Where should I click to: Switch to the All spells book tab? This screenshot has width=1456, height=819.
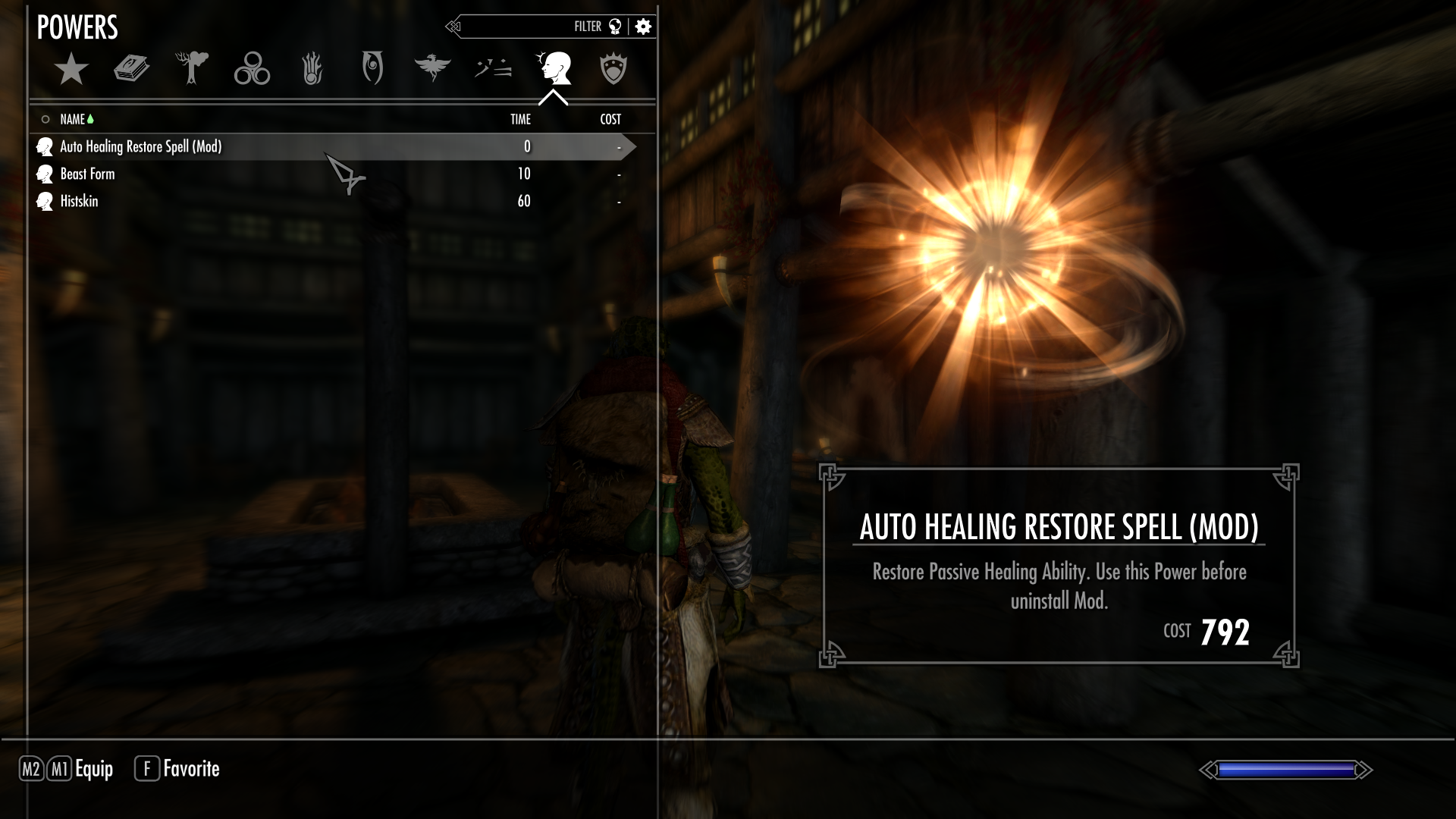pyautogui.click(x=131, y=69)
